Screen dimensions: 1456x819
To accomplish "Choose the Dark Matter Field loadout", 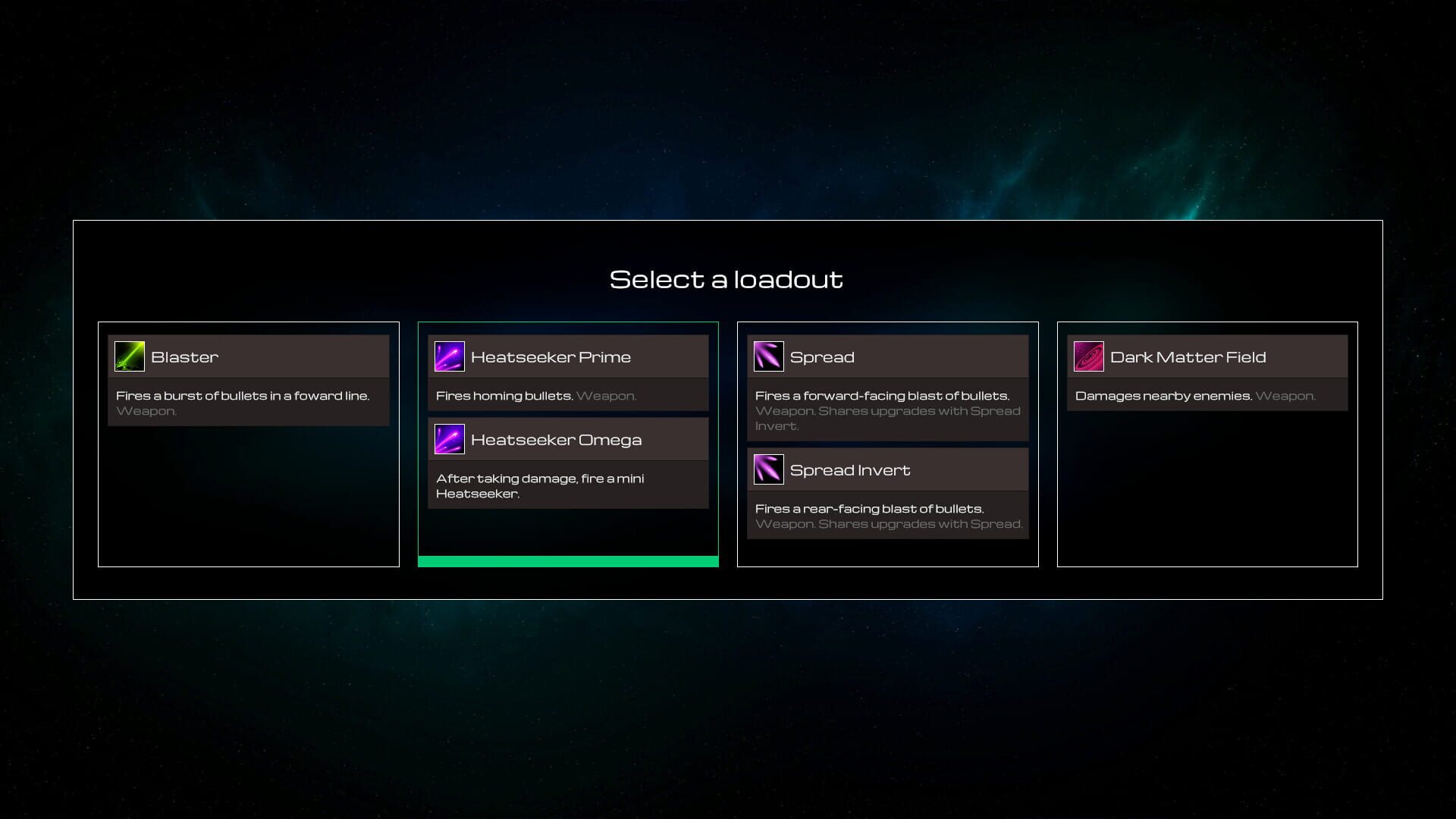I will pos(1207,444).
